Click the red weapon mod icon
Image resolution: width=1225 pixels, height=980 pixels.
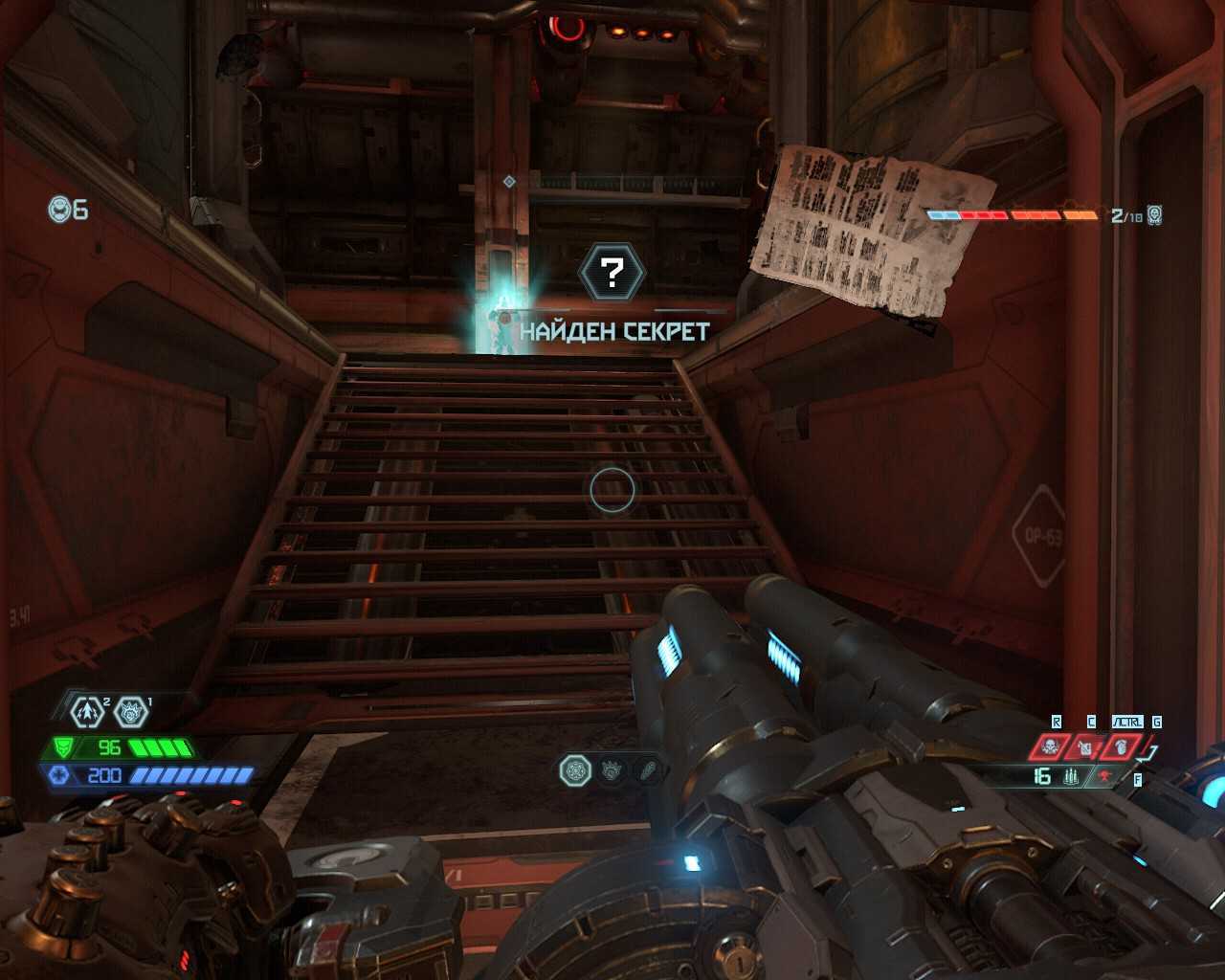coord(1106,776)
